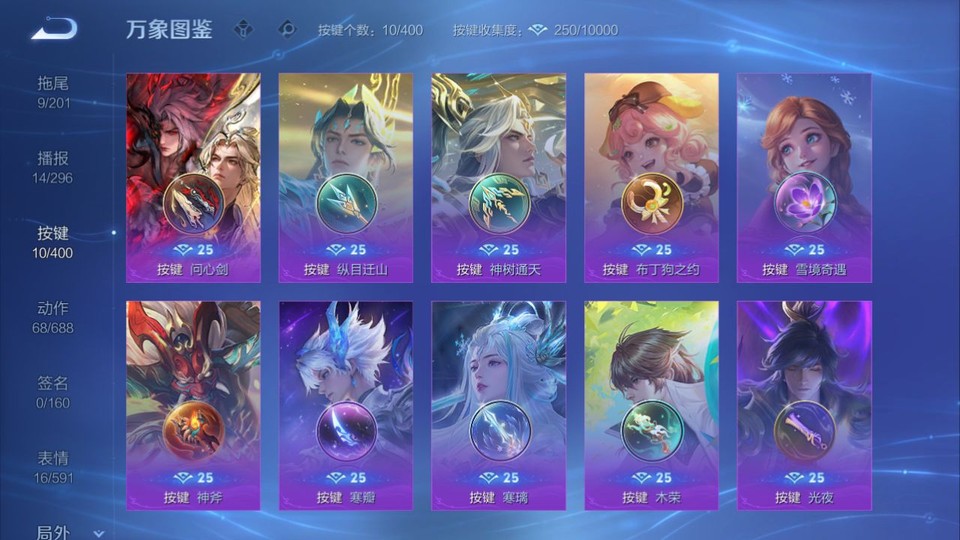Screen dimensions: 960x540
Task: Open the 神斧 button skin card
Action: coord(193,405)
